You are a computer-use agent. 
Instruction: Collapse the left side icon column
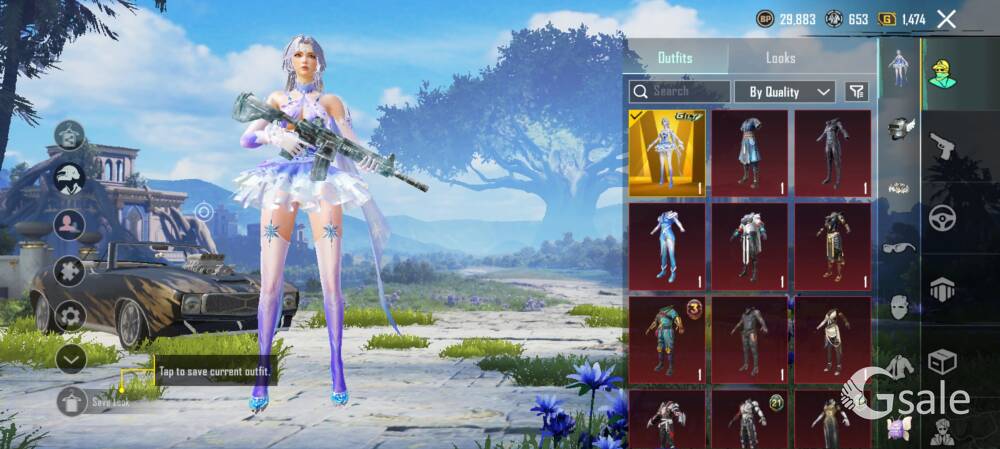coord(70,358)
